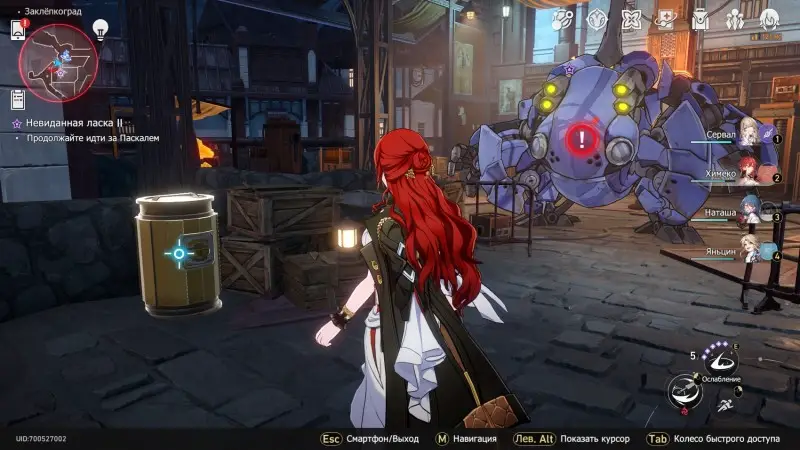Click the light bulb hint icon
This screenshot has width=800, height=450.
pyautogui.click(x=100, y=29)
